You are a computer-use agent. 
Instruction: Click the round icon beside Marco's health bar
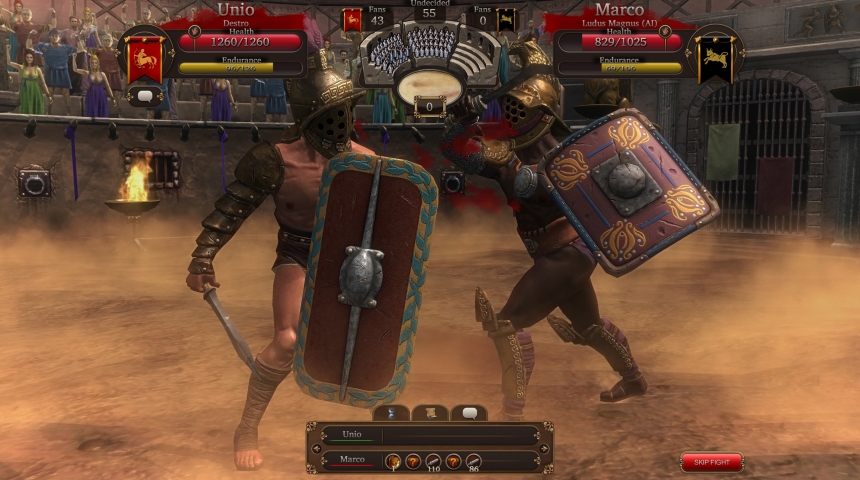click(666, 31)
